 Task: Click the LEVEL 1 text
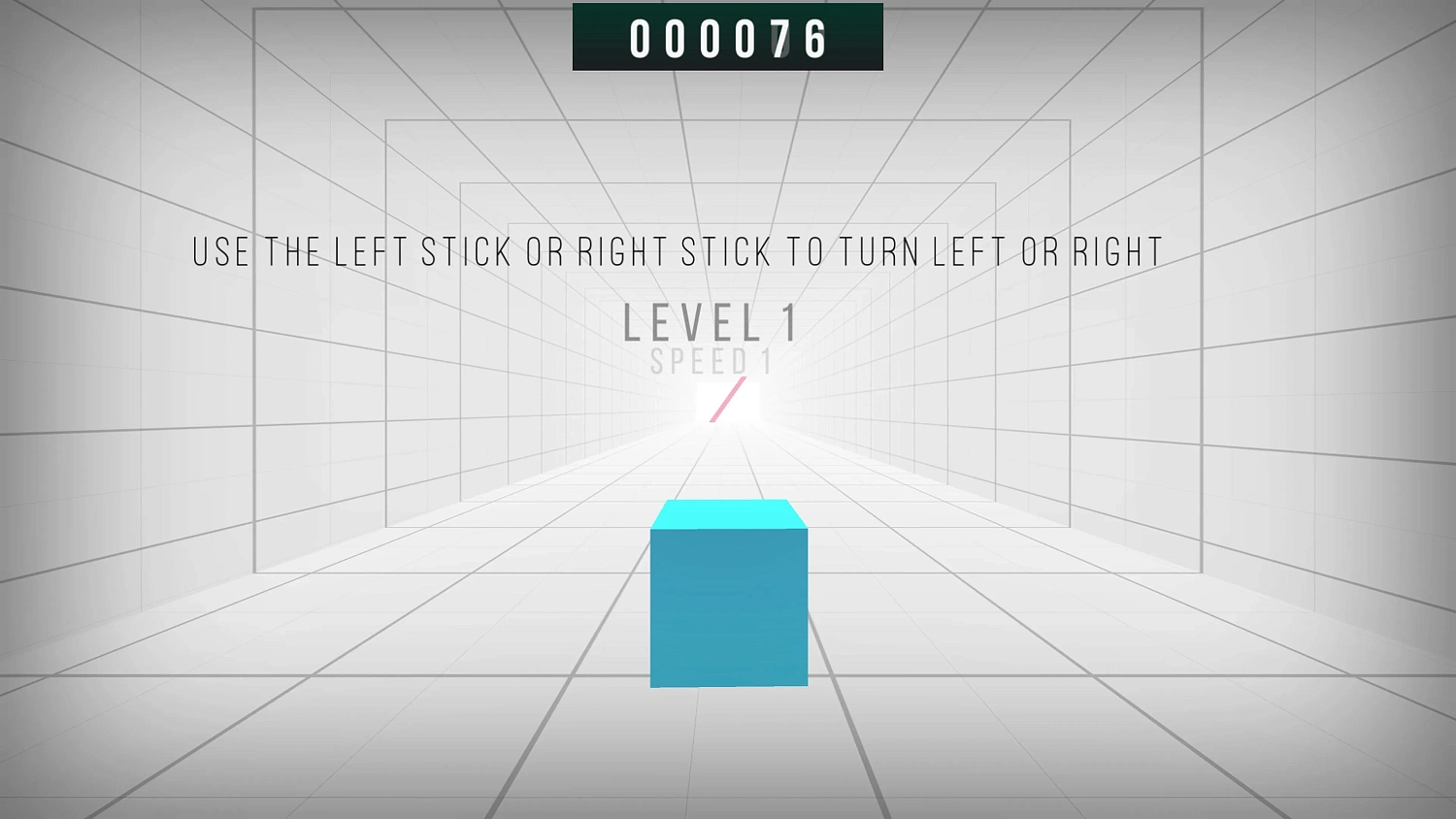tap(711, 321)
